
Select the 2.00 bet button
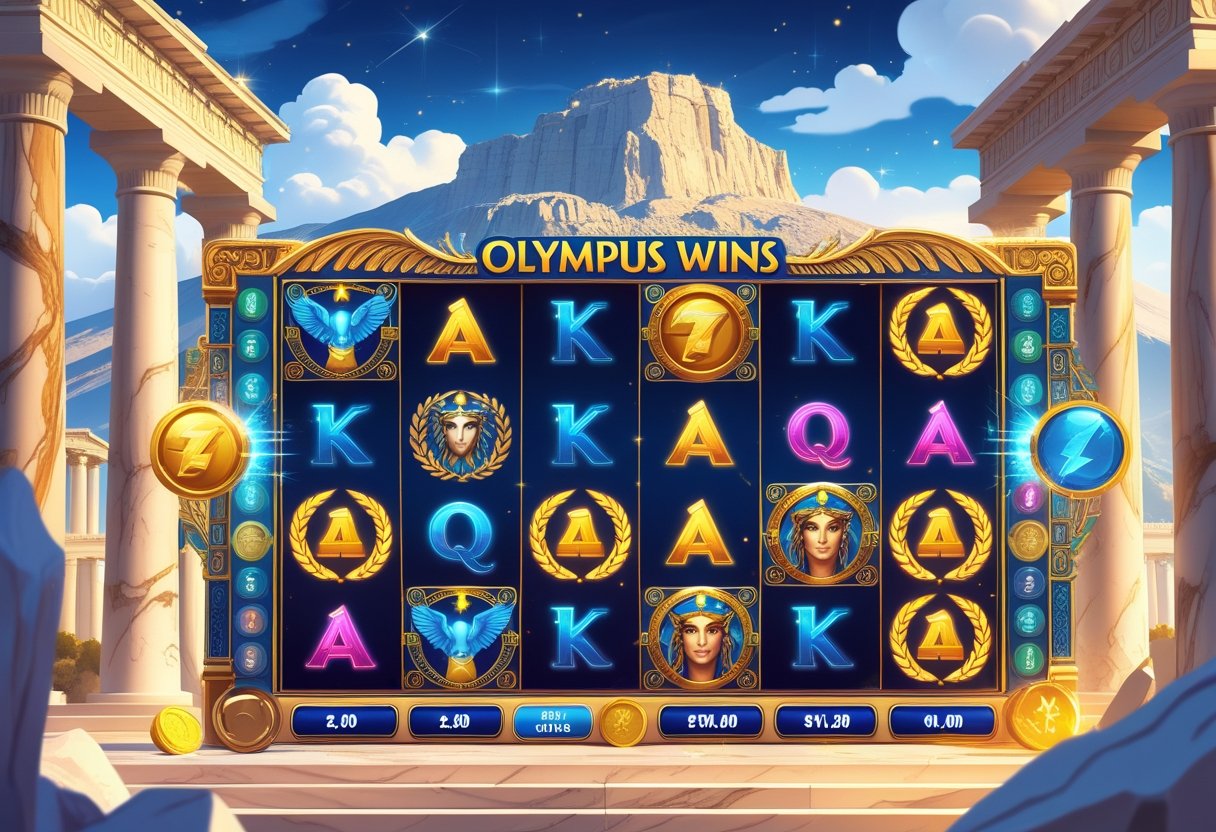tap(343, 720)
